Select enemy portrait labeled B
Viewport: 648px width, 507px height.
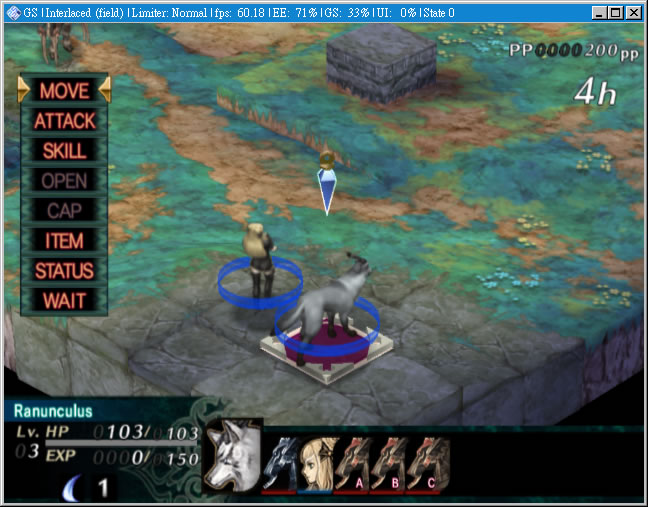(x=389, y=464)
